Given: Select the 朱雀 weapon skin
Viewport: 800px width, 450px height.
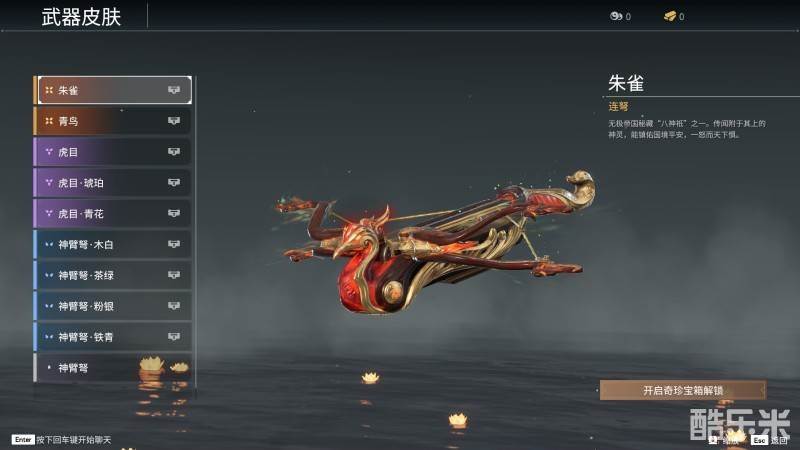Looking at the screenshot, I should click(114, 90).
